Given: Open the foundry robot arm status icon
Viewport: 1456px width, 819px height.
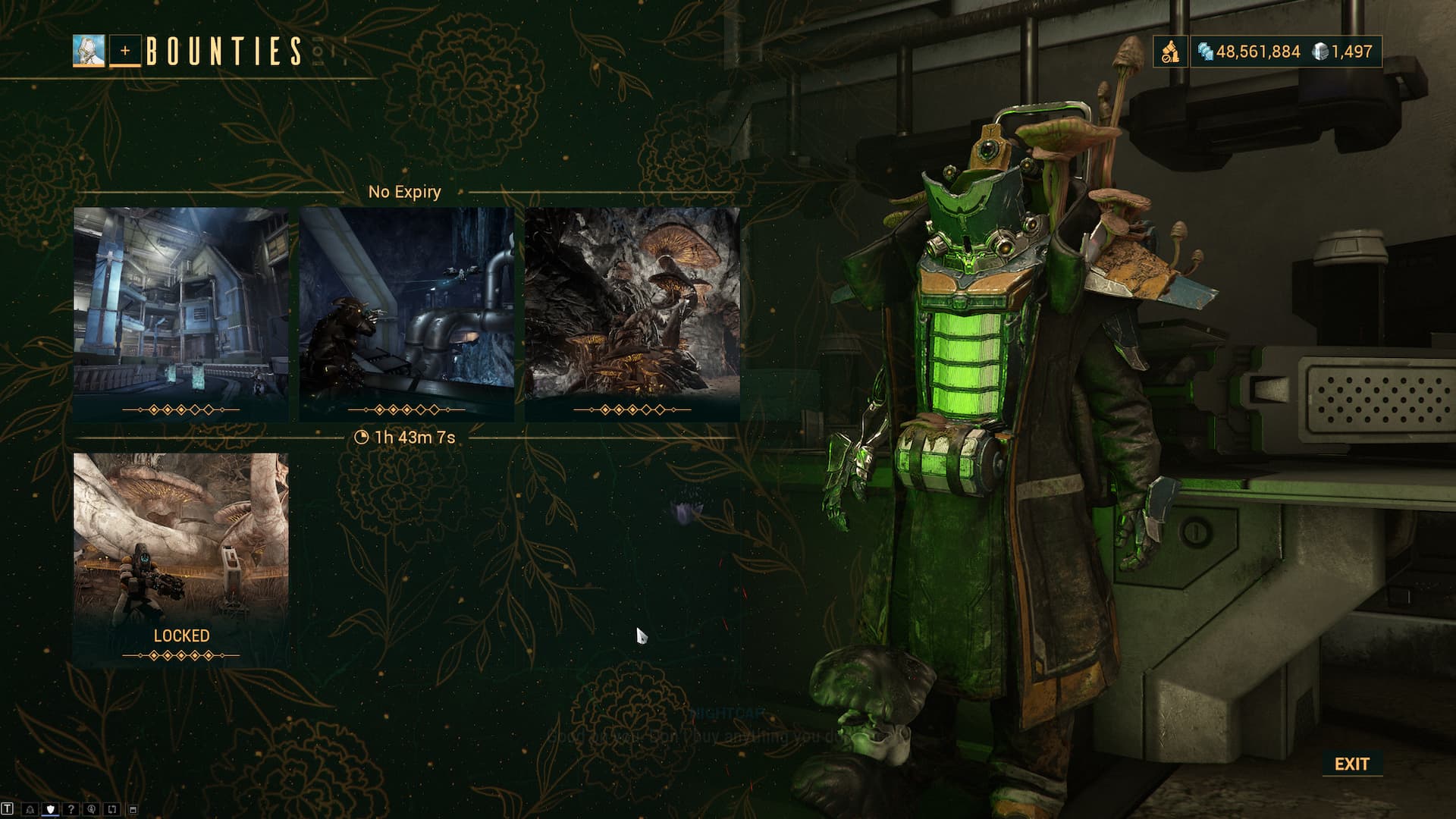Looking at the screenshot, I should tap(1171, 52).
